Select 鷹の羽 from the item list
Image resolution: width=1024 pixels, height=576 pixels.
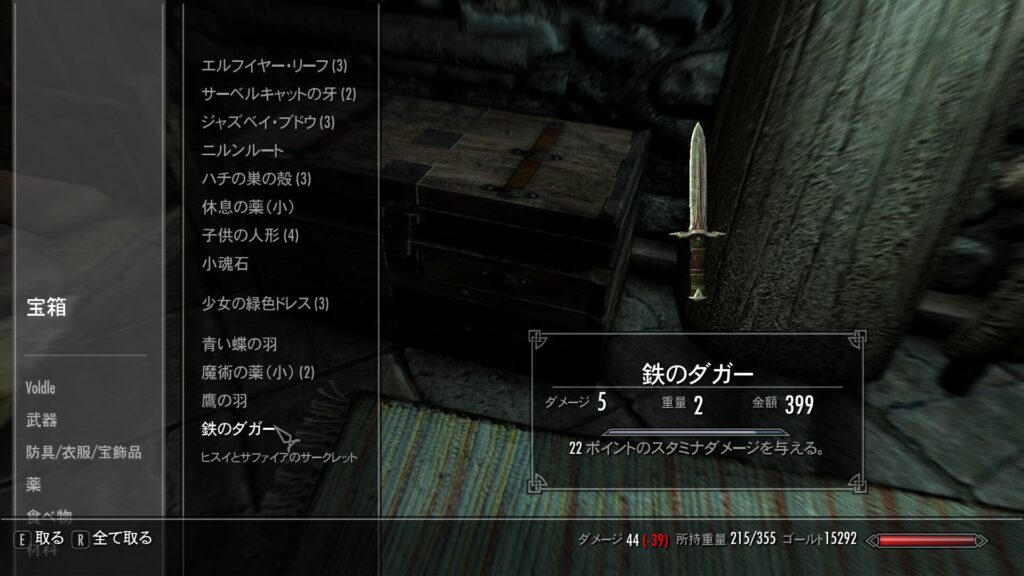[x=225, y=401]
